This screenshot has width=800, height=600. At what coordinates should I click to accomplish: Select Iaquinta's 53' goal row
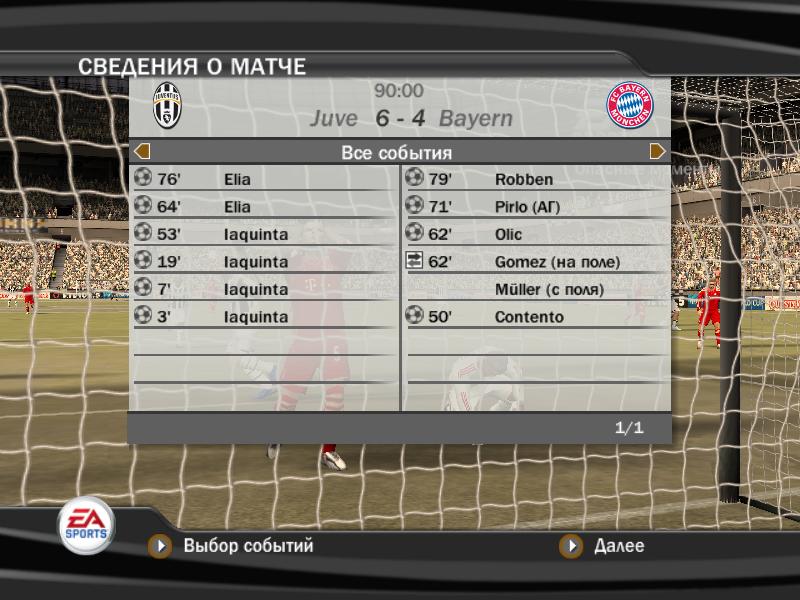[x=264, y=235]
